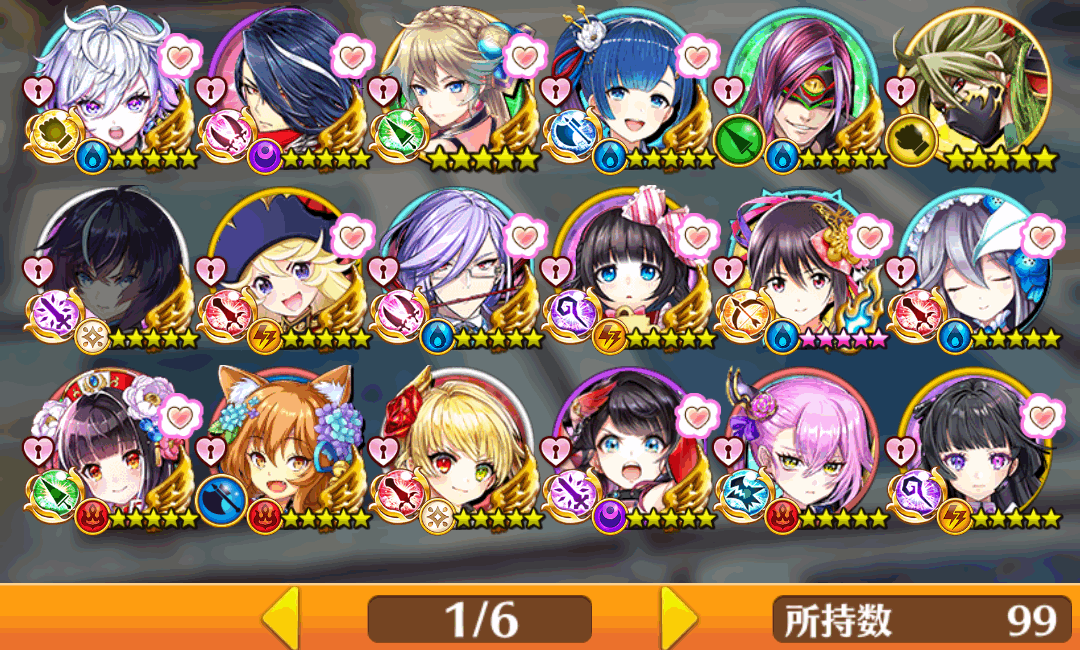Go to the previous page with the left arrow
The height and width of the screenshot is (650, 1080).
pos(281,619)
